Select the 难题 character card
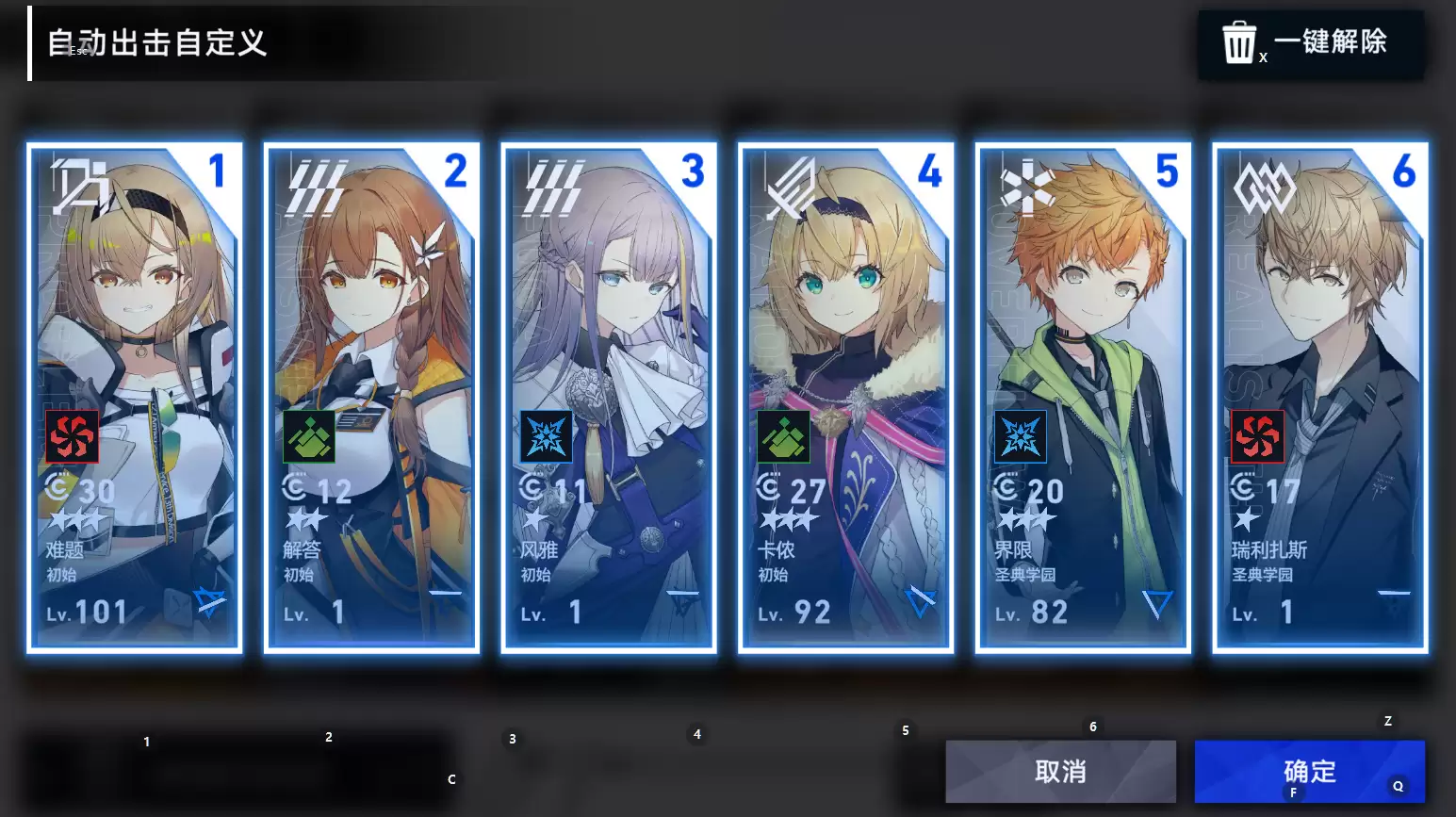 tap(135, 397)
